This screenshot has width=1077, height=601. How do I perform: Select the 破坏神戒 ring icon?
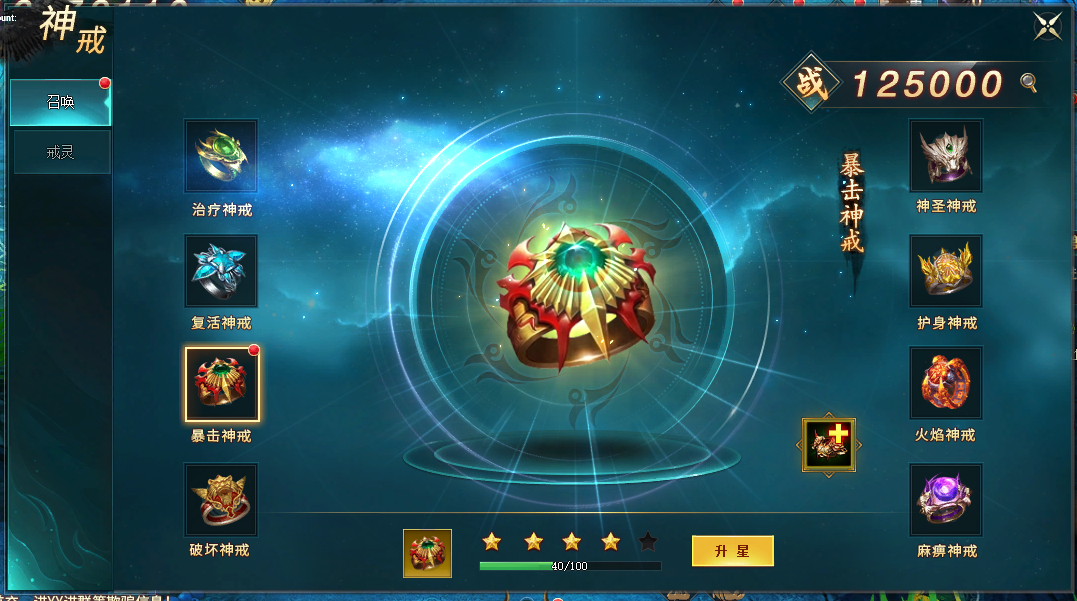(221, 499)
